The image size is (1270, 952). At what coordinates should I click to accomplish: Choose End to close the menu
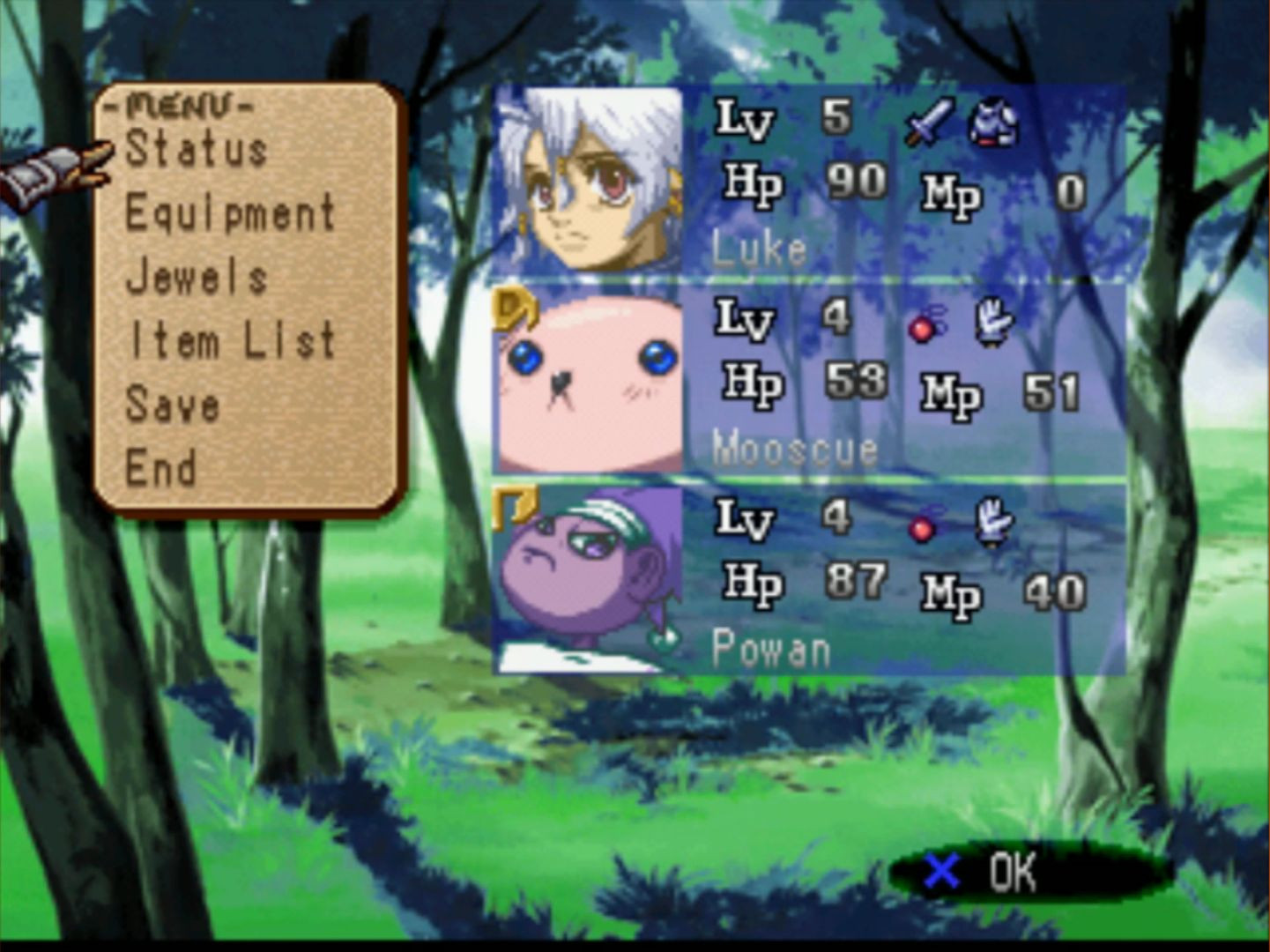[160, 468]
